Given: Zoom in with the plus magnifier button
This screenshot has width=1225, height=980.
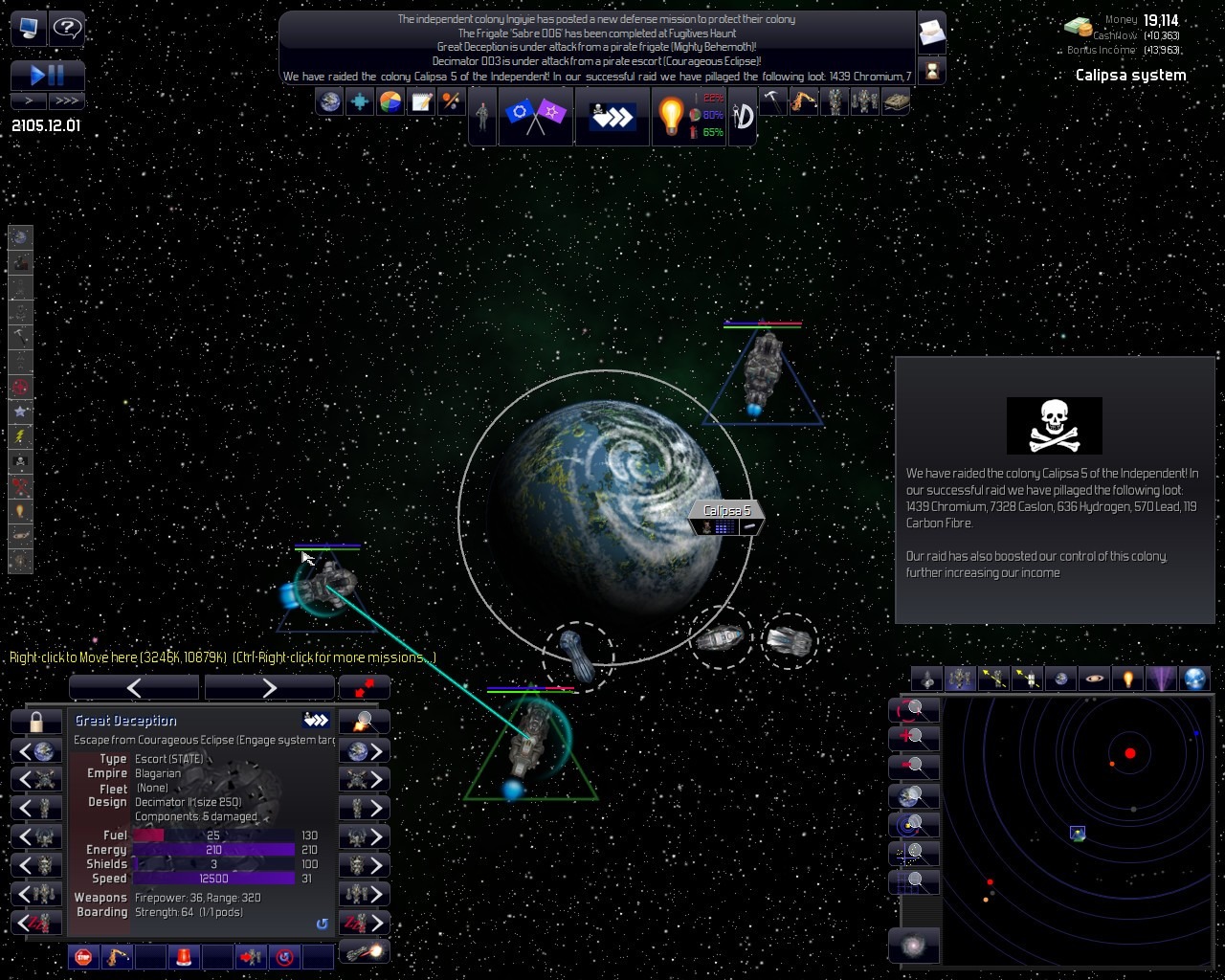Looking at the screenshot, I should tap(914, 737).
